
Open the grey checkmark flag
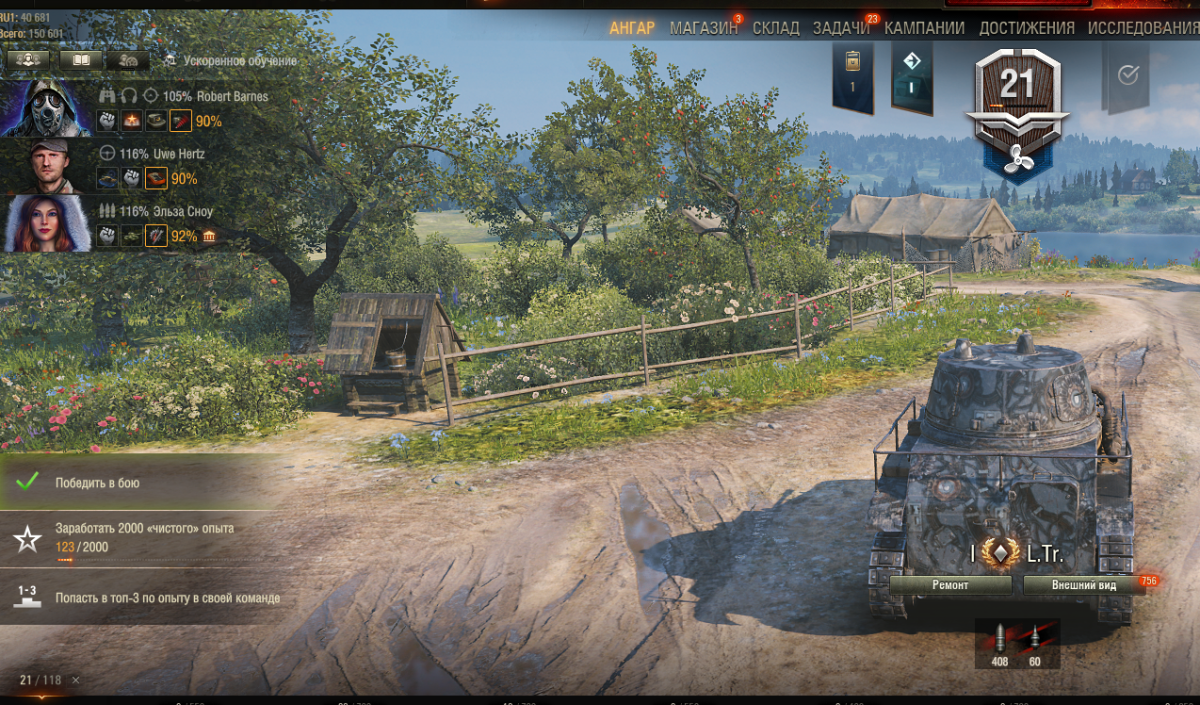coord(1127,76)
